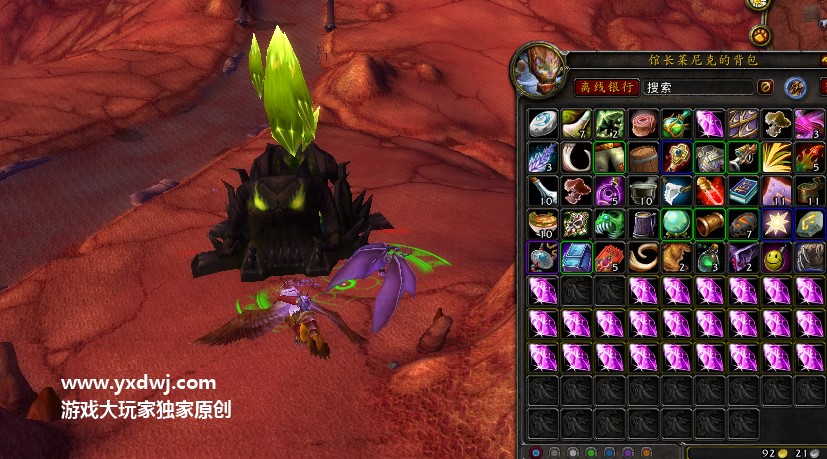827x459 pixels.
Task: Choose the teal crystal orb item
Action: pyautogui.click(x=676, y=224)
